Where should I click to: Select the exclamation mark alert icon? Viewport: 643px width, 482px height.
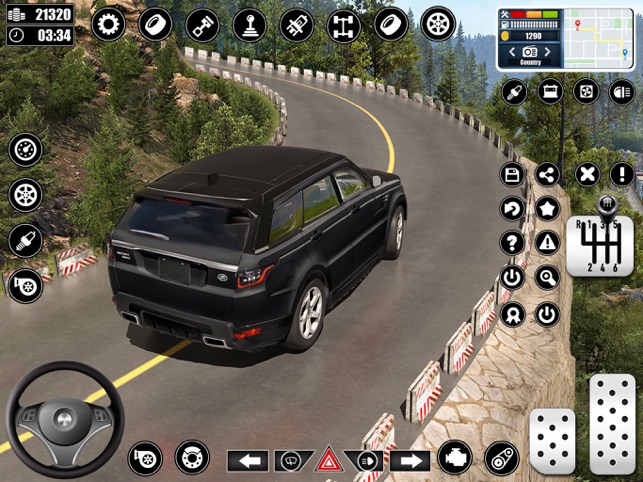[621, 175]
